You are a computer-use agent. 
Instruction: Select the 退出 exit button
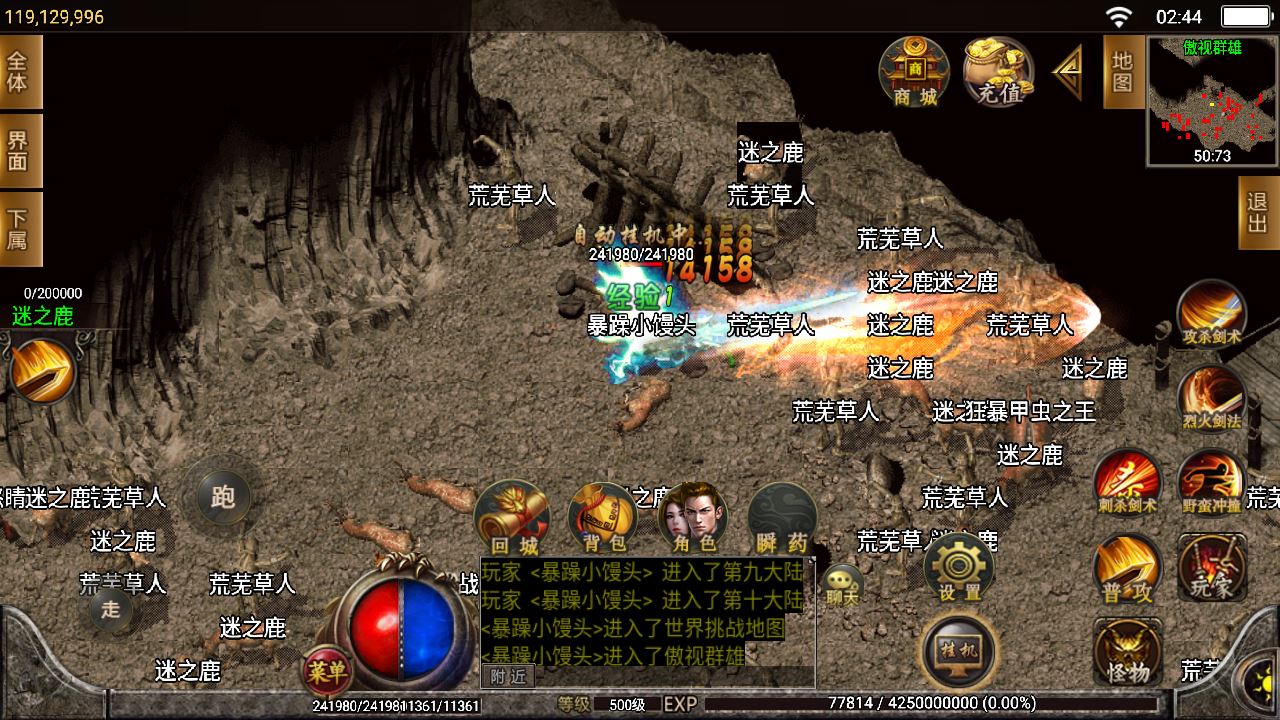[1258, 213]
